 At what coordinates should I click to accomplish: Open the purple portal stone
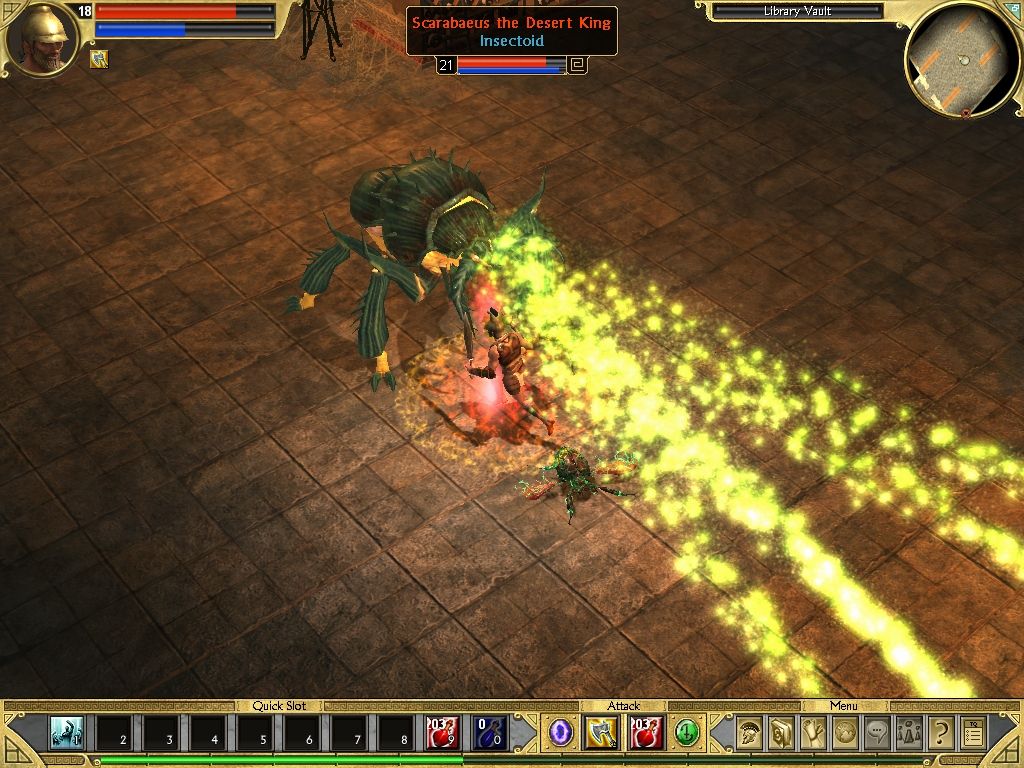pyautogui.click(x=561, y=733)
